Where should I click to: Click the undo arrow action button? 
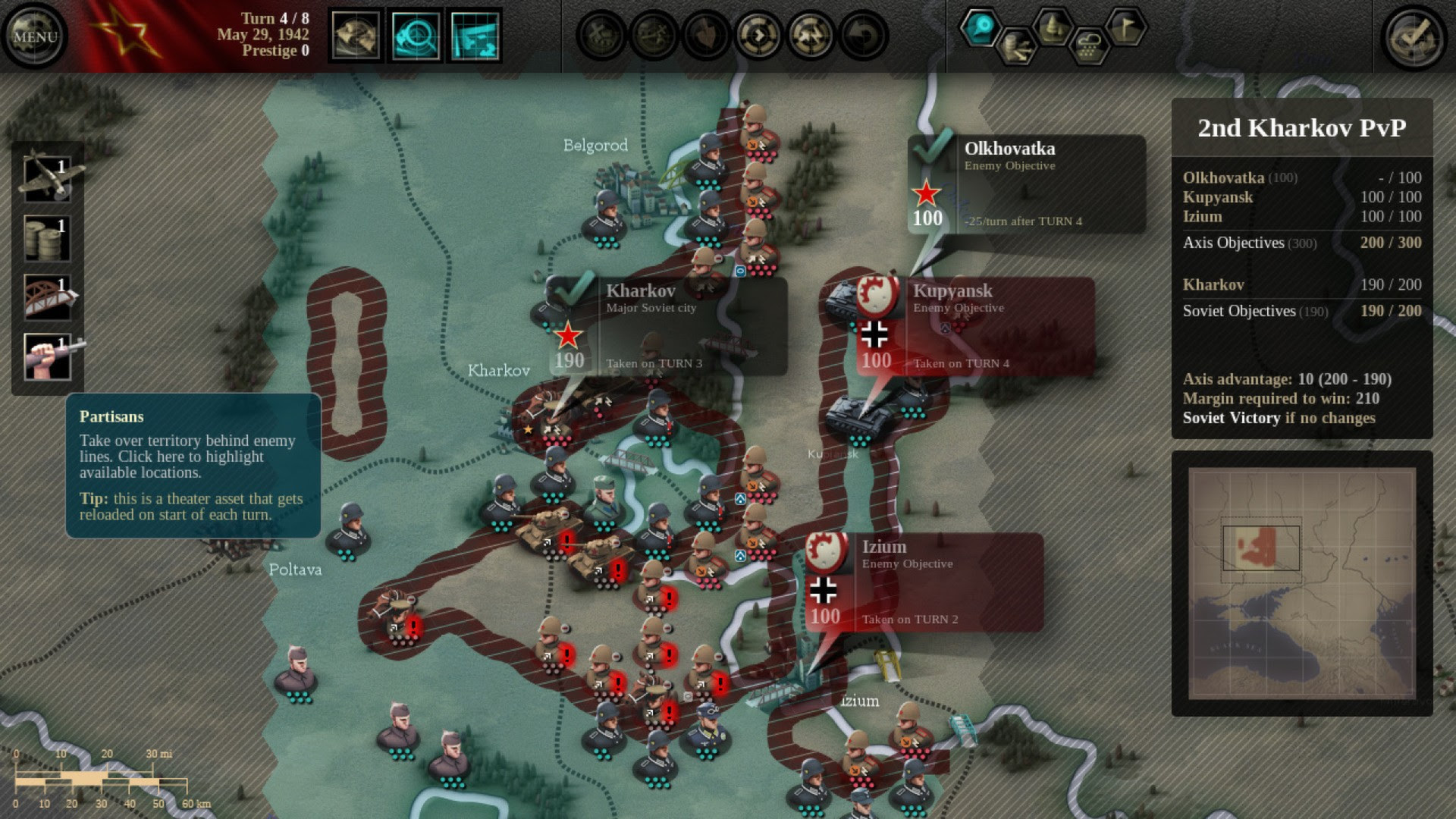pyautogui.click(x=863, y=36)
